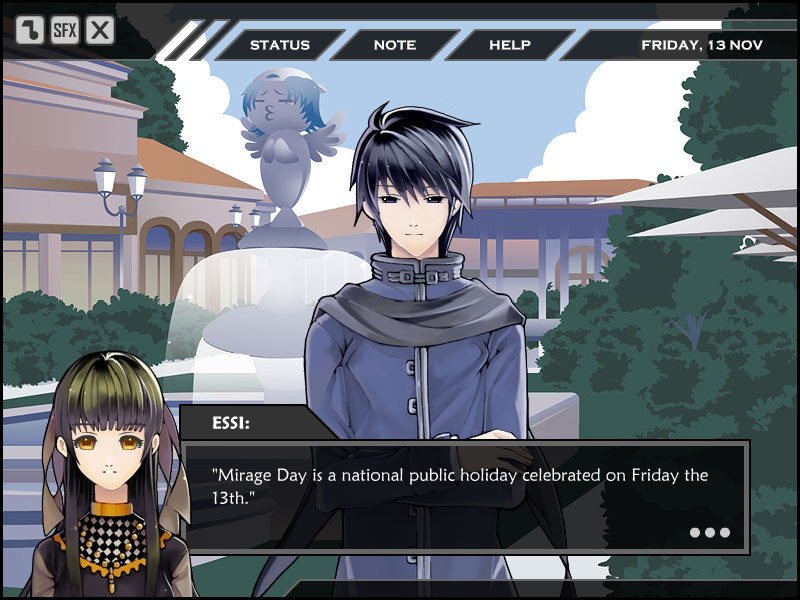Viewport: 800px width, 600px height.
Task: Toggle the music note button
Action: coord(30,30)
